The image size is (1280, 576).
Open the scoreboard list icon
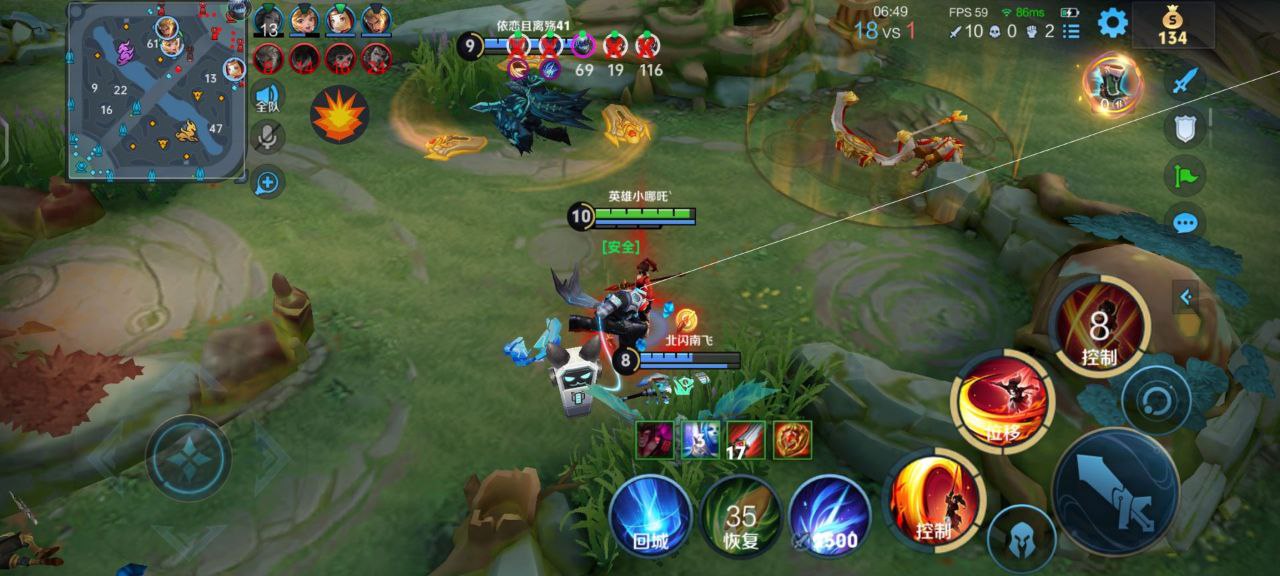(1071, 31)
